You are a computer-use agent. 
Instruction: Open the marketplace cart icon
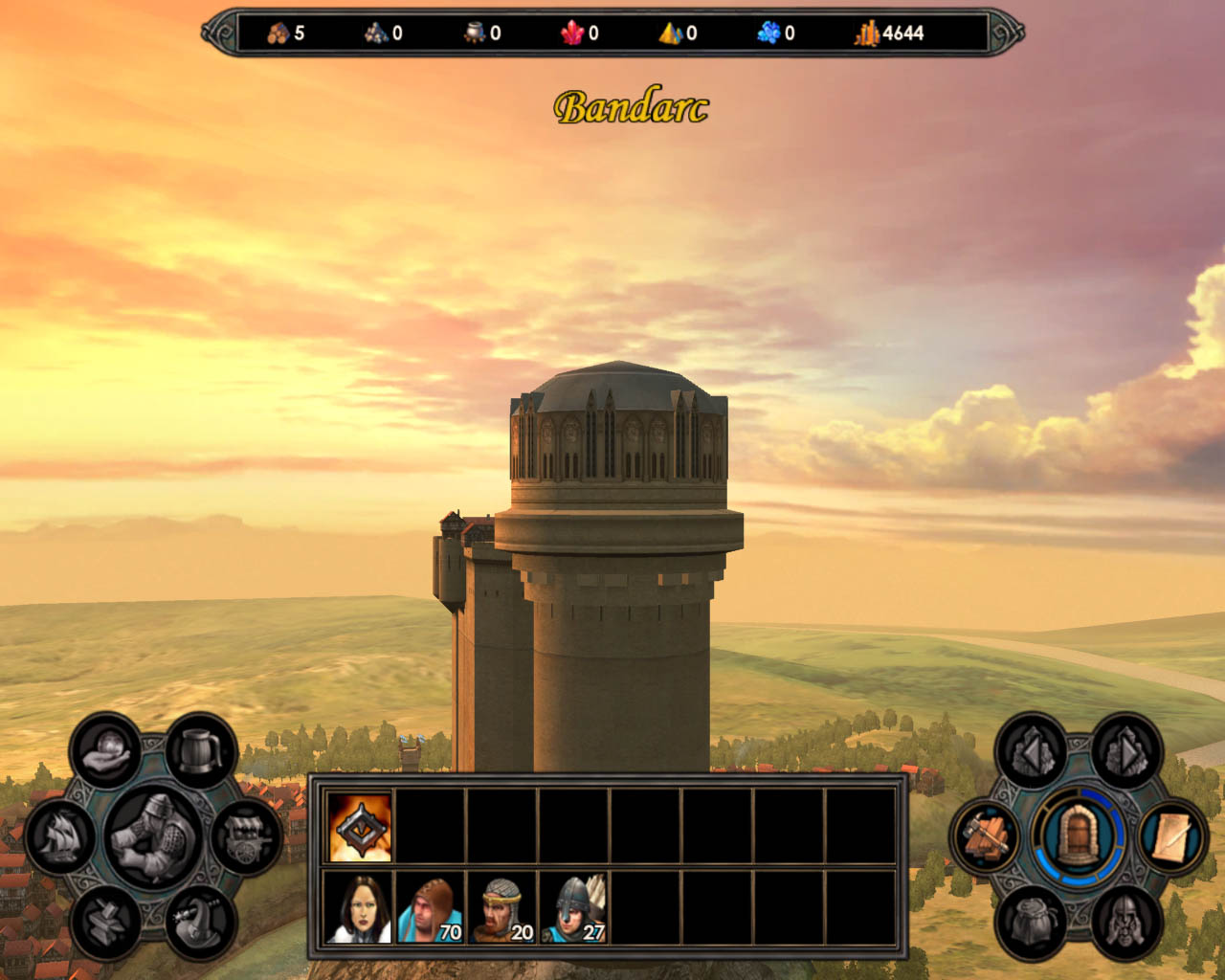click(246, 835)
